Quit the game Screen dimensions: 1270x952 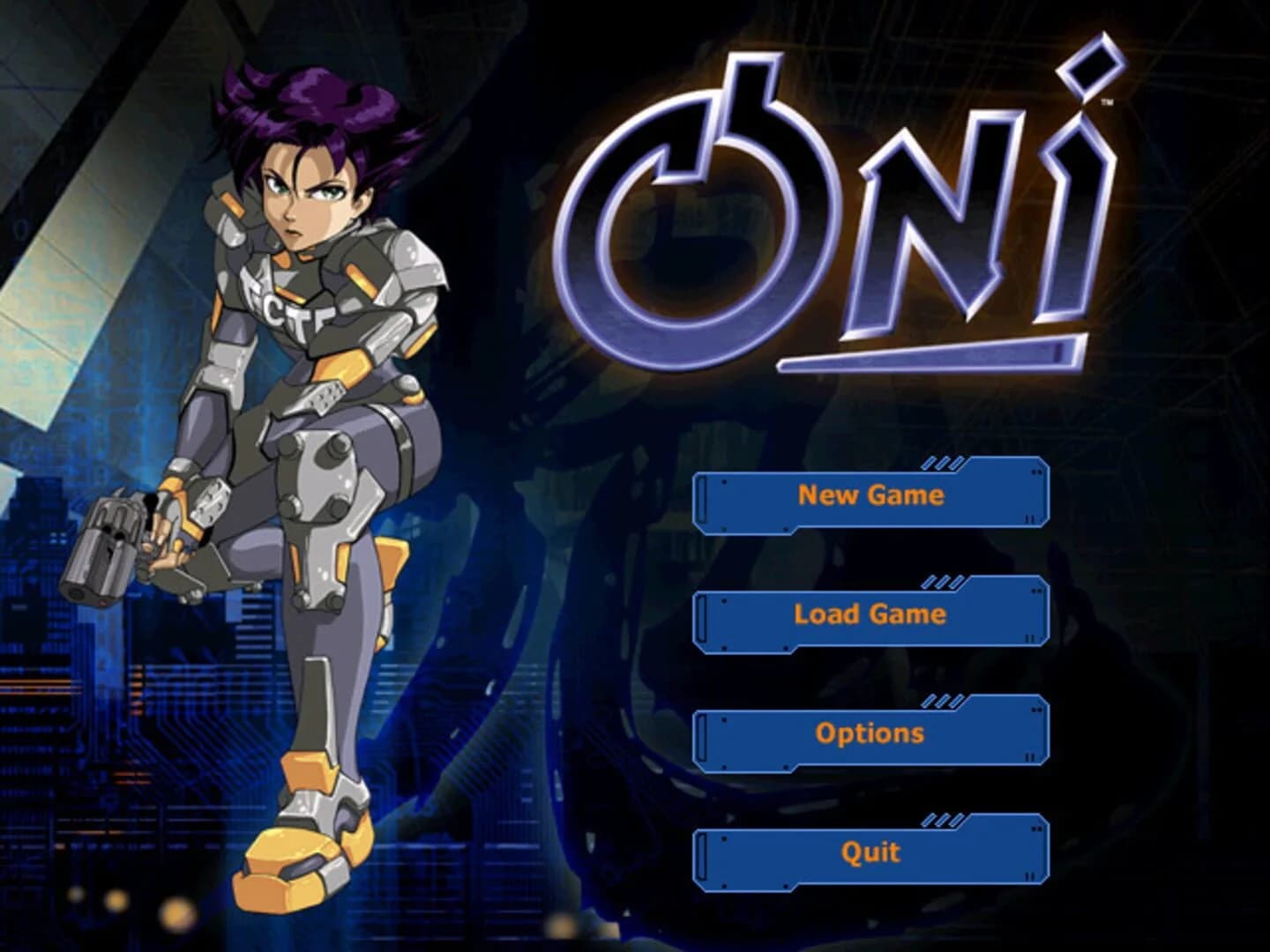pyautogui.click(x=869, y=852)
